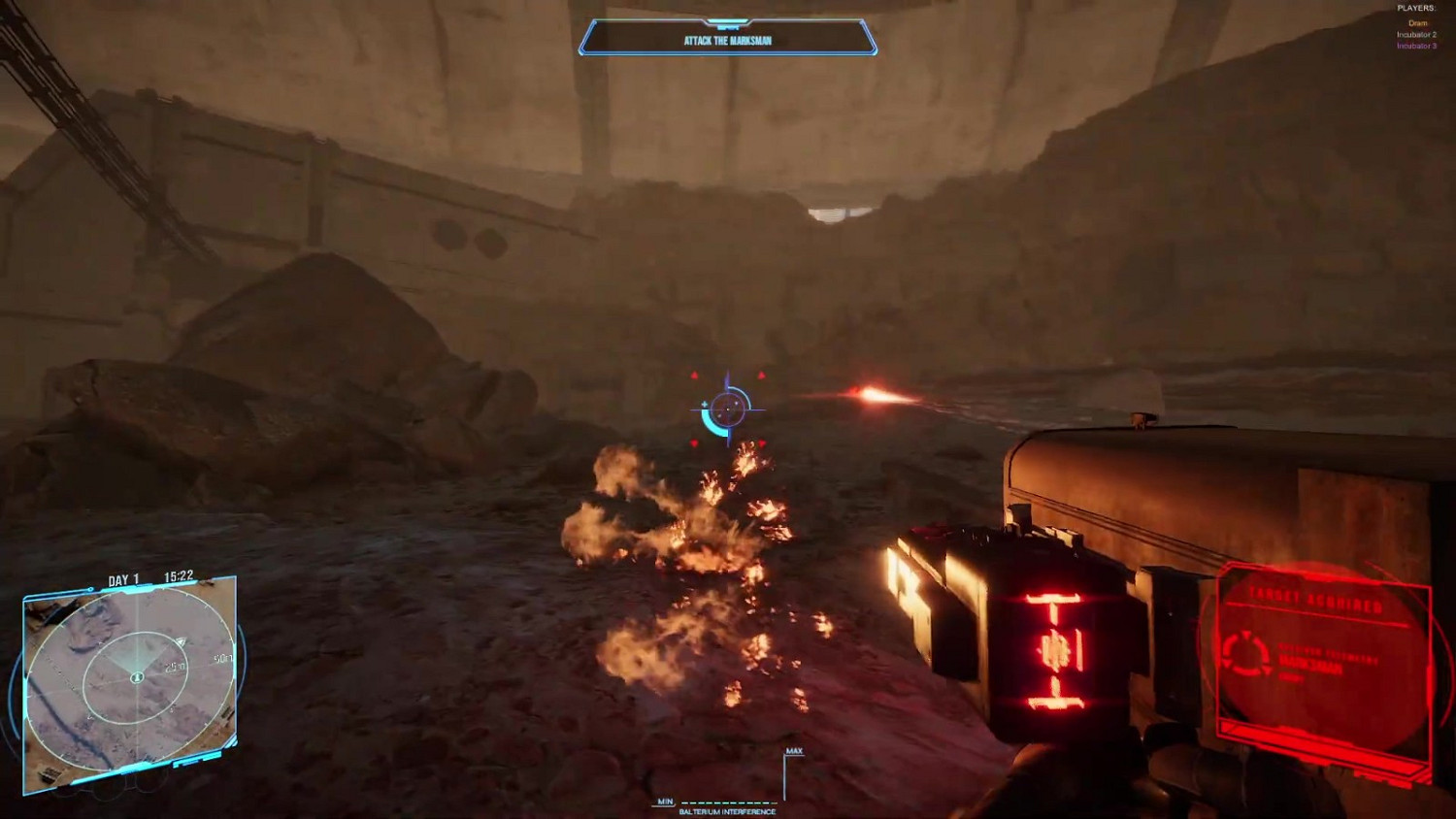
Task: Toggle the Target Acquired warning panel
Action: (x=1318, y=599)
